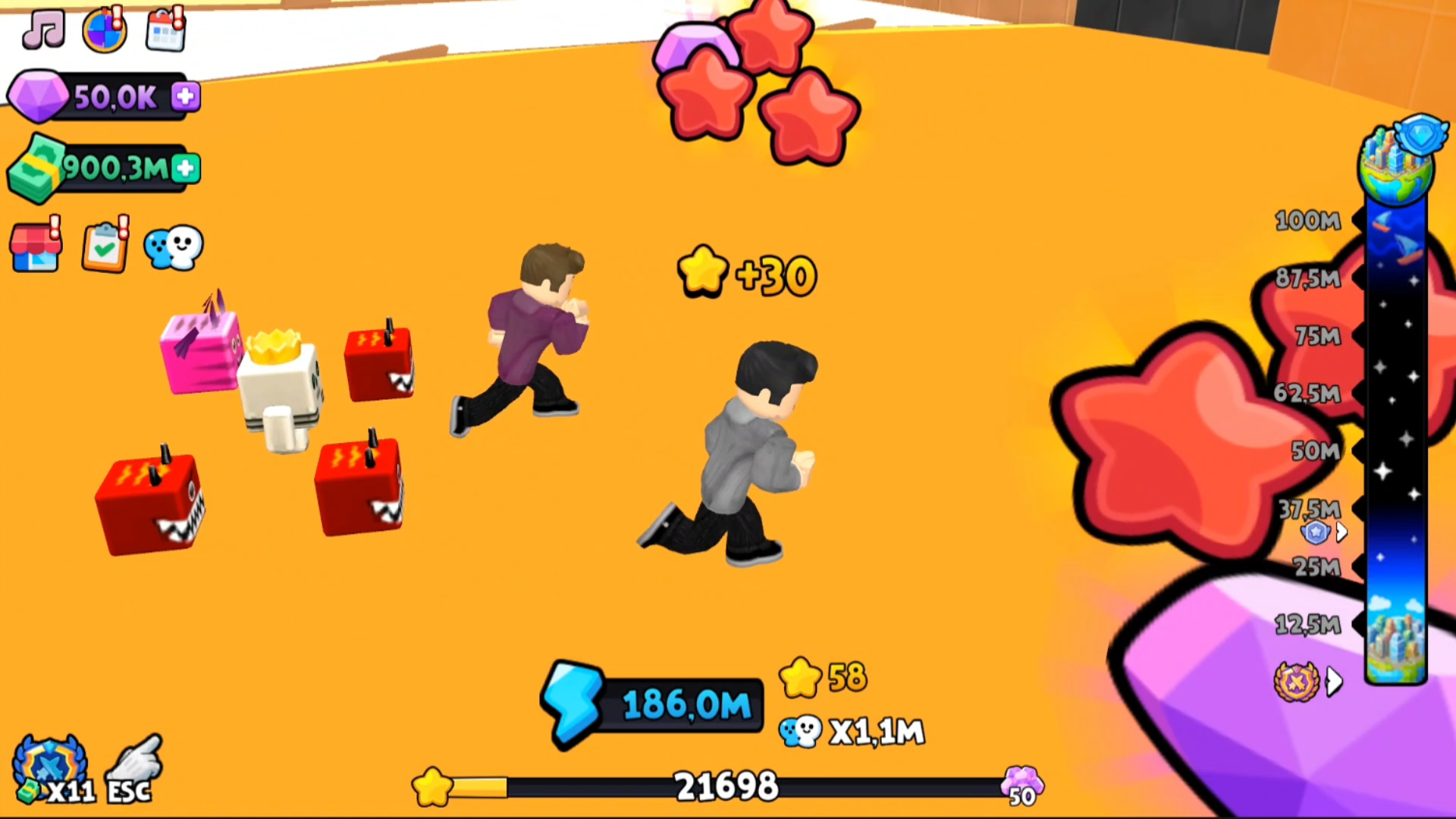Open the calendar daily rewards icon
The height and width of the screenshot is (819, 1456).
point(165,30)
